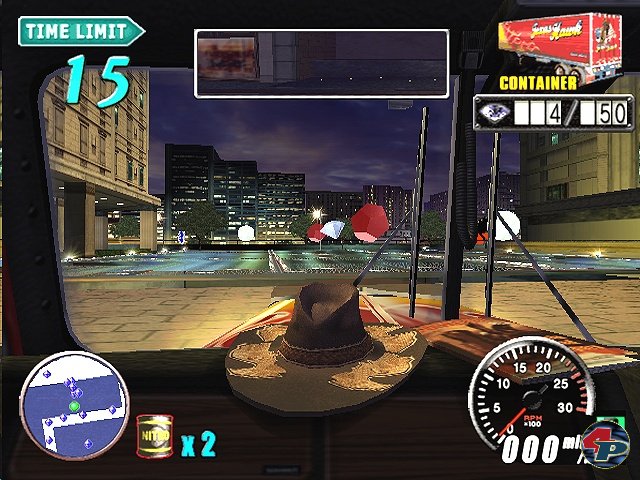Activate the Nitro canister icon

click(152, 435)
